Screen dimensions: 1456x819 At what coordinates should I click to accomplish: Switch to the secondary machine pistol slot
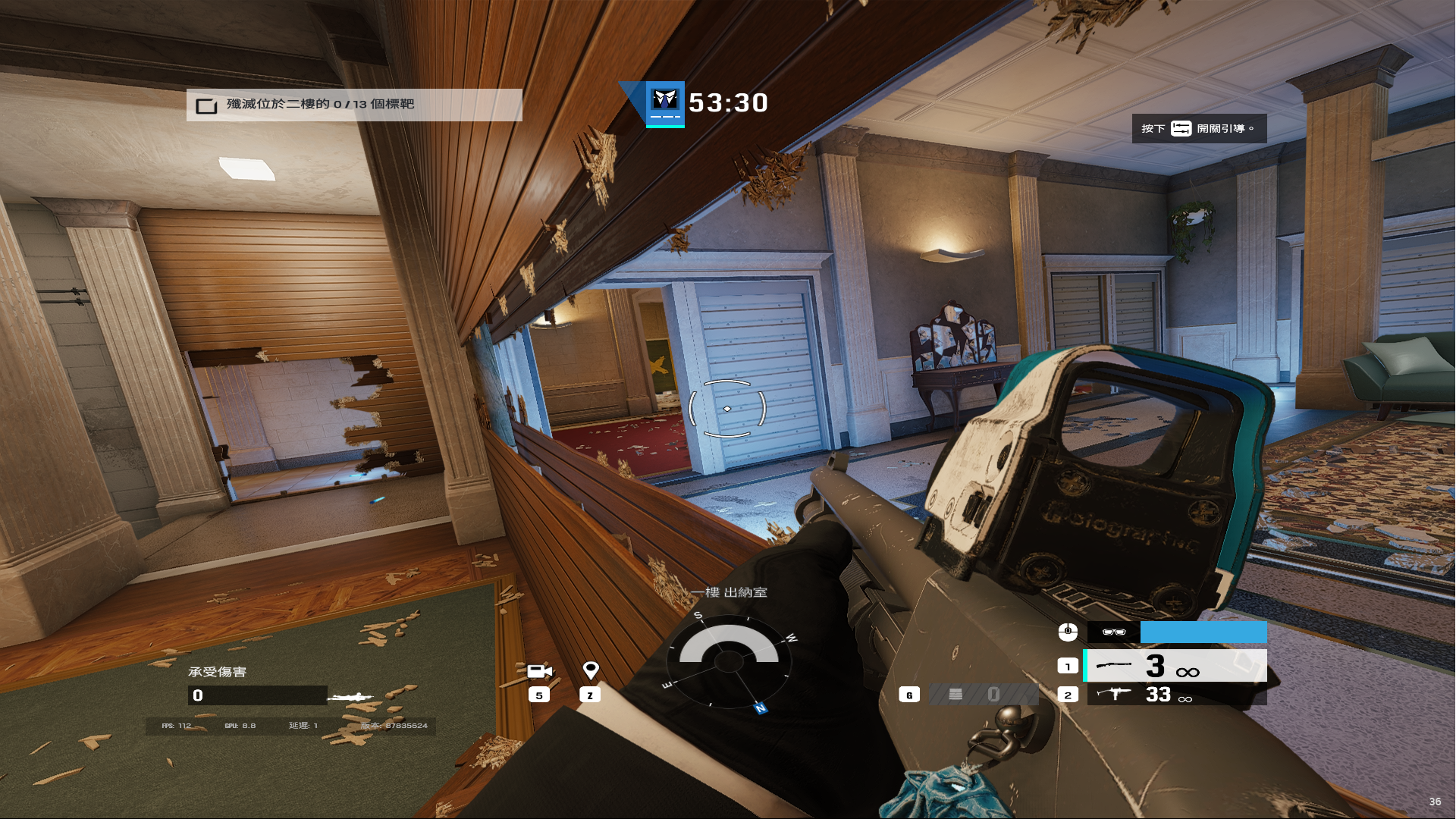click(1175, 695)
